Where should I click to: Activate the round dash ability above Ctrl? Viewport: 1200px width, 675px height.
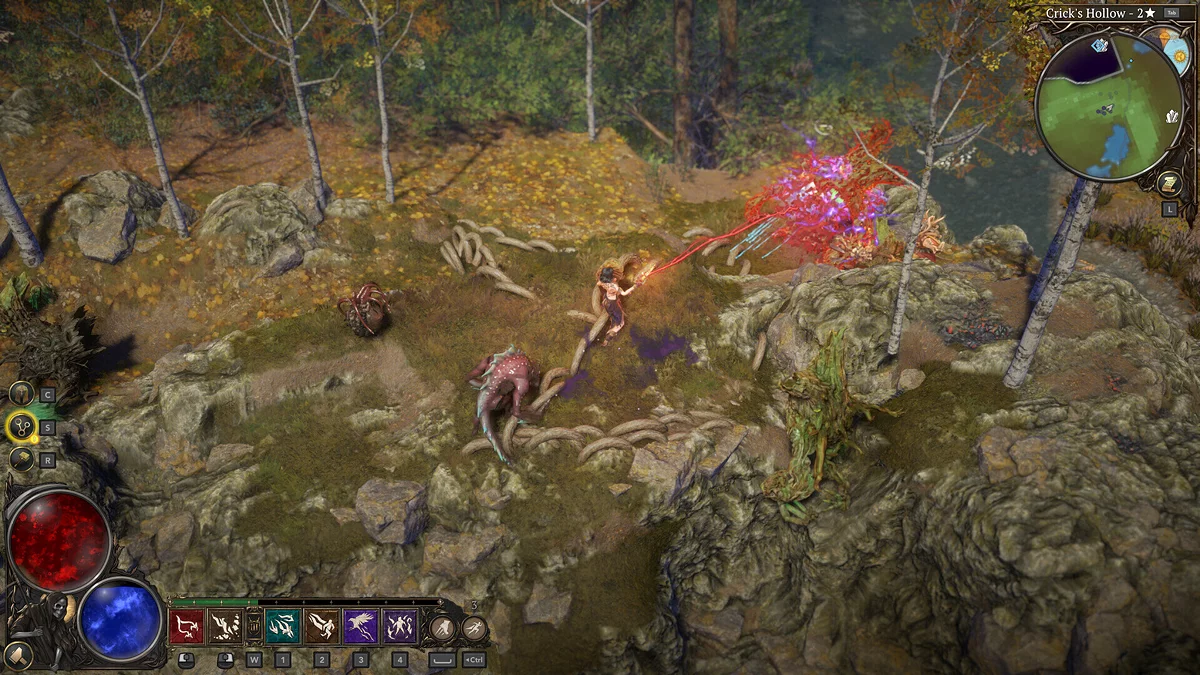click(474, 628)
